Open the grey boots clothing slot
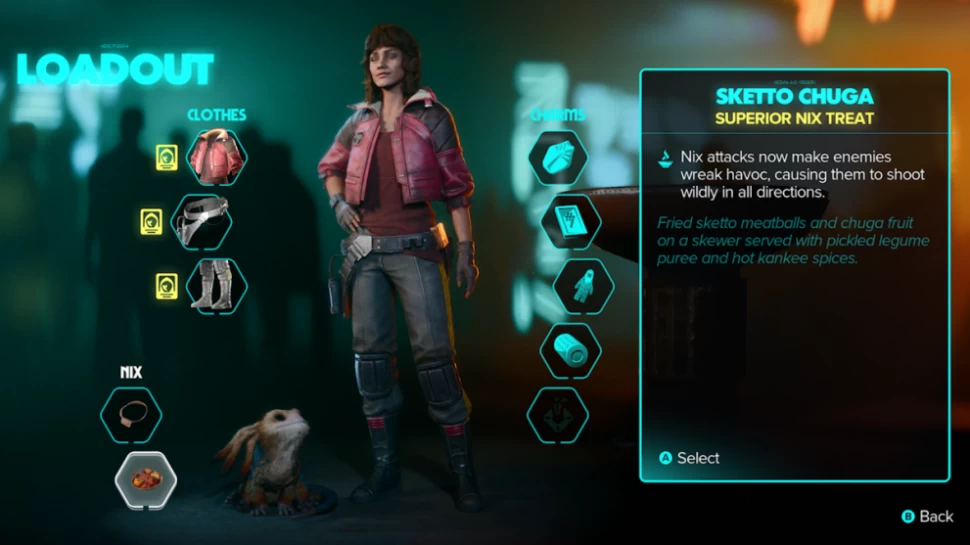 click(217, 285)
